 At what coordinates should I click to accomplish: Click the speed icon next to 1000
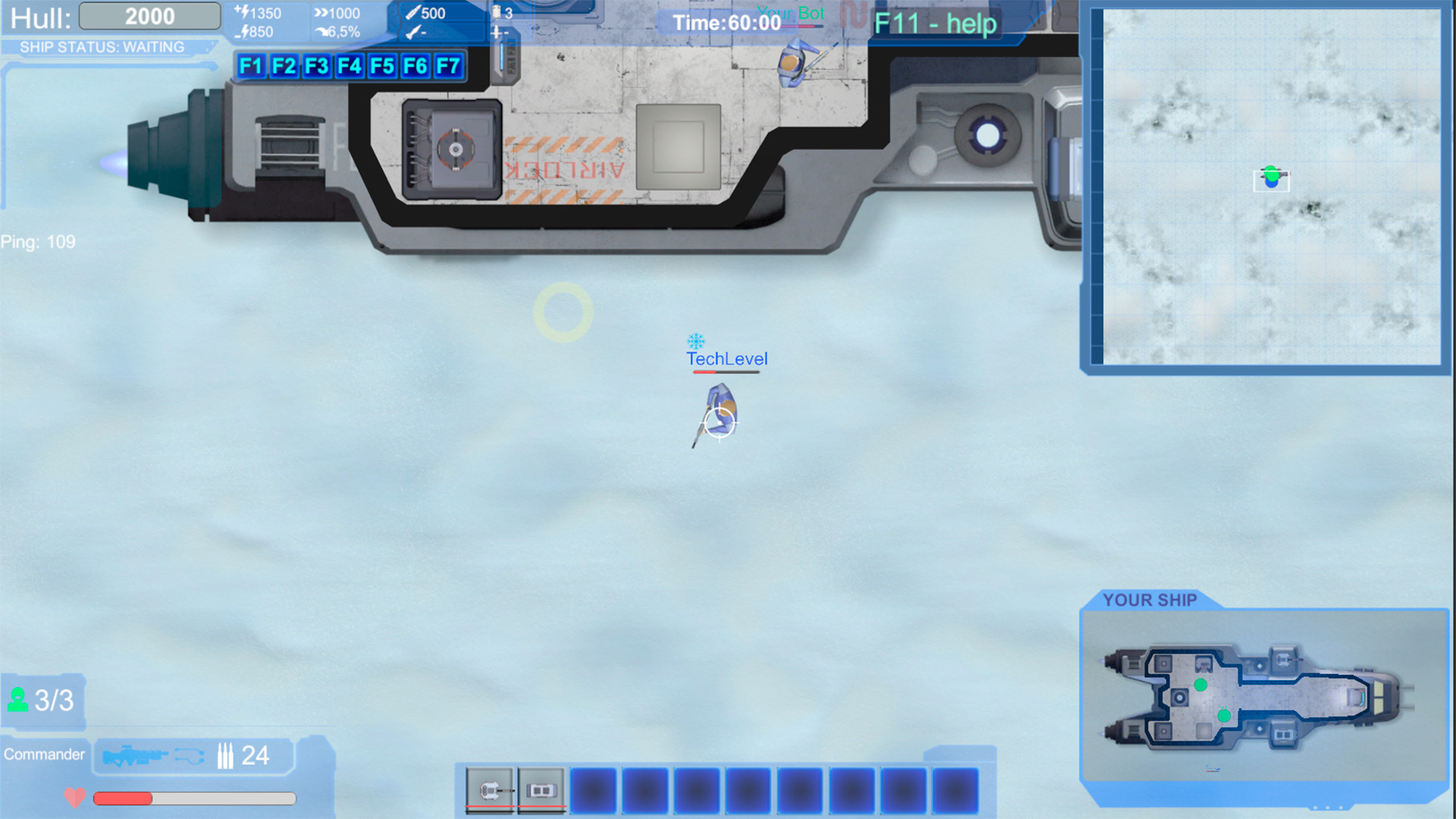(x=322, y=12)
